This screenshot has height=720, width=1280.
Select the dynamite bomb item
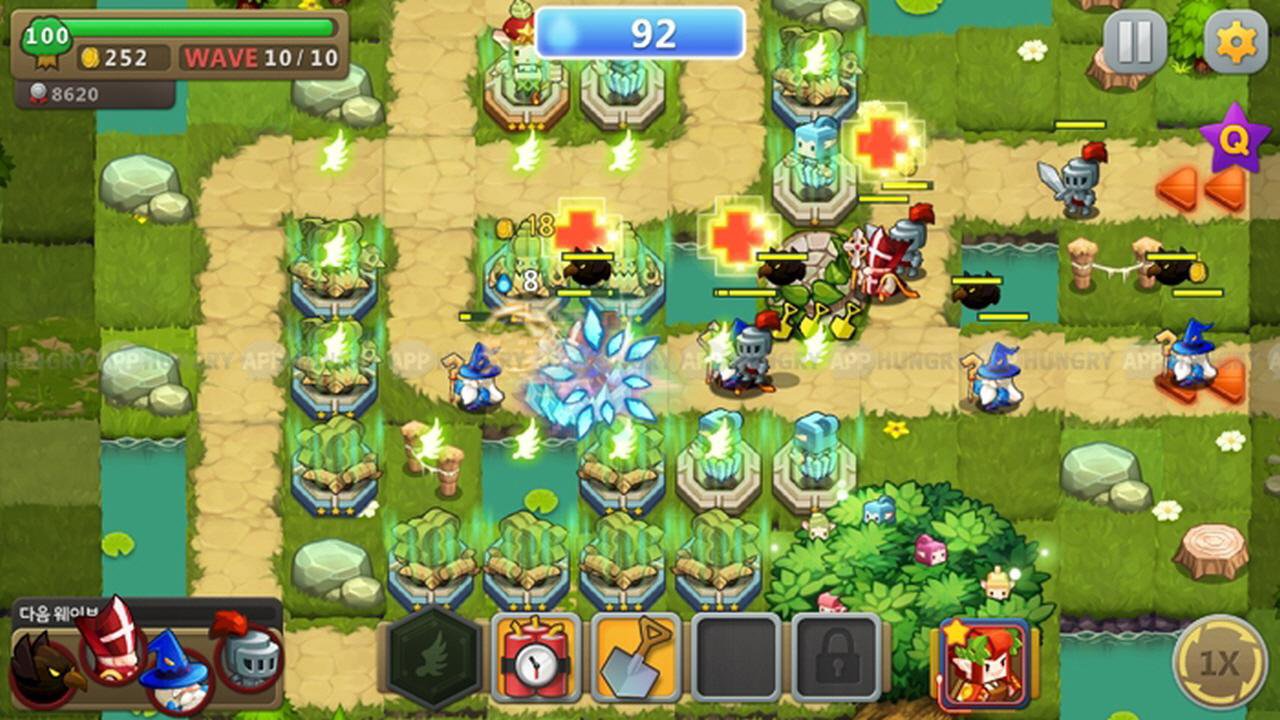(536, 662)
